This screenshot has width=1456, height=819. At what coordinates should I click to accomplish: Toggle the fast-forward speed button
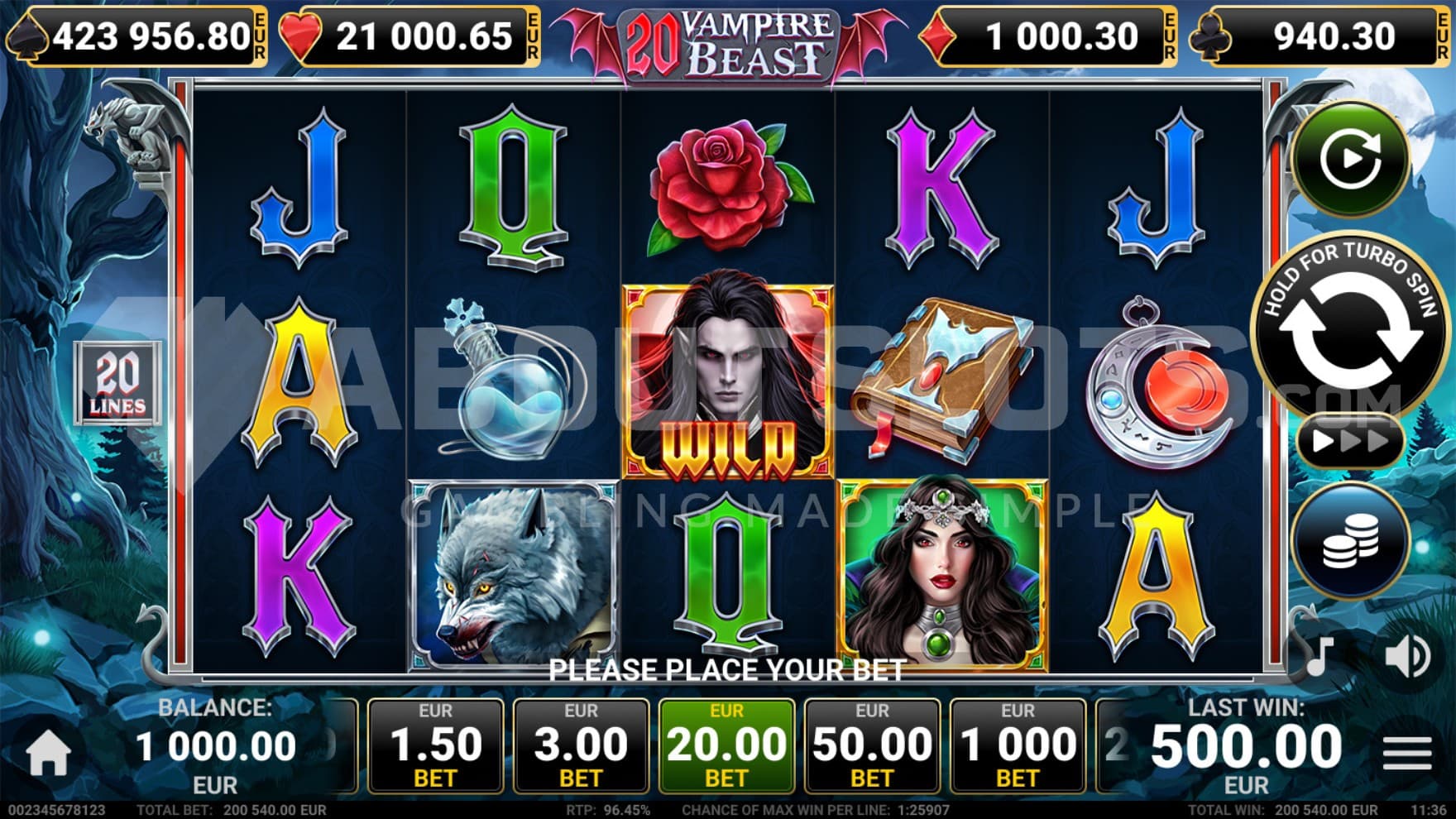click(1349, 440)
